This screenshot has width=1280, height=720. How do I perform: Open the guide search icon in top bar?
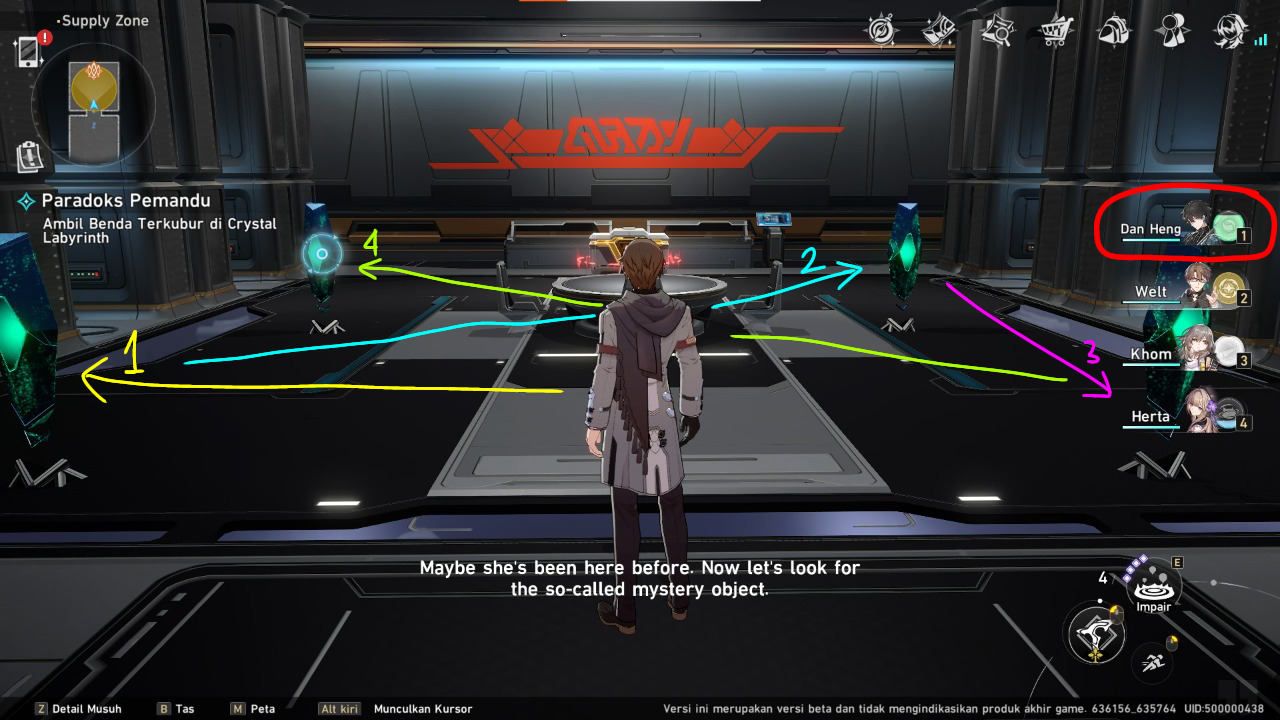coord(996,30)
